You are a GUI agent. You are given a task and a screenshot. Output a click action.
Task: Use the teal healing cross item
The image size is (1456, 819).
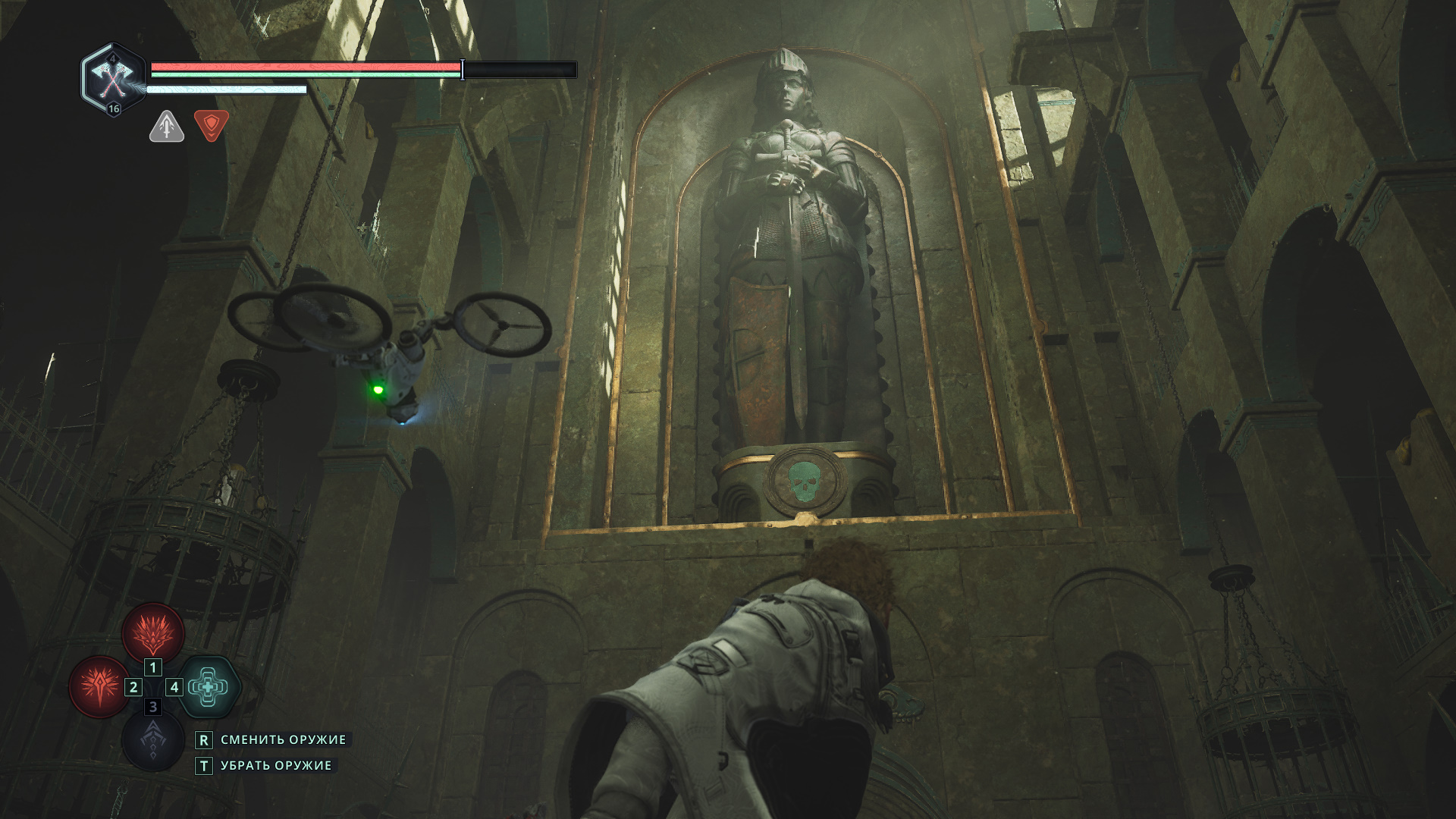(209, 687)
